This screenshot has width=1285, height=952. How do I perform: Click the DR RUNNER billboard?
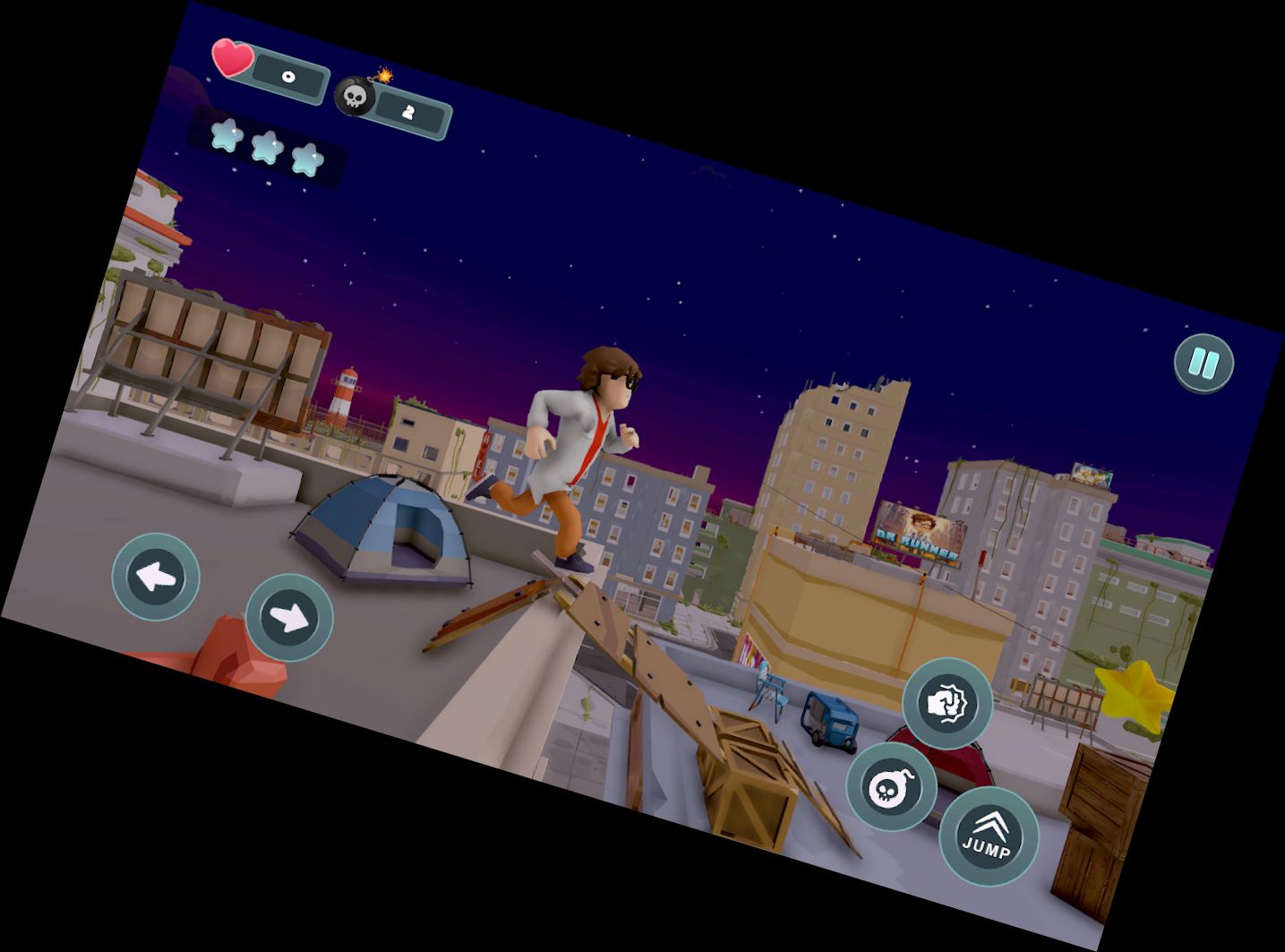point(916,530)
